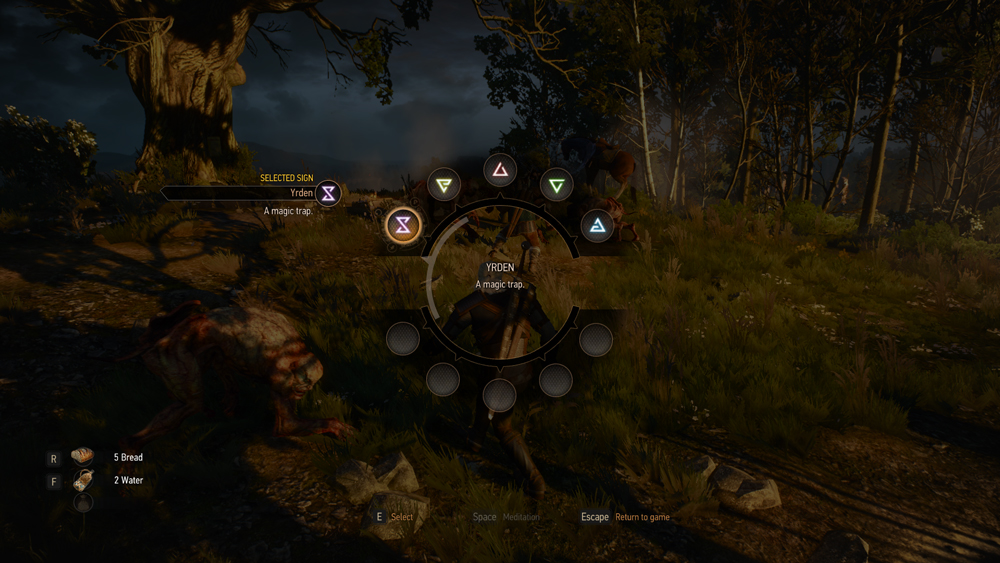Click the Select label
Image resolution: width=1000 pixels, height=563 pixels.
click(x=402, y=517)
